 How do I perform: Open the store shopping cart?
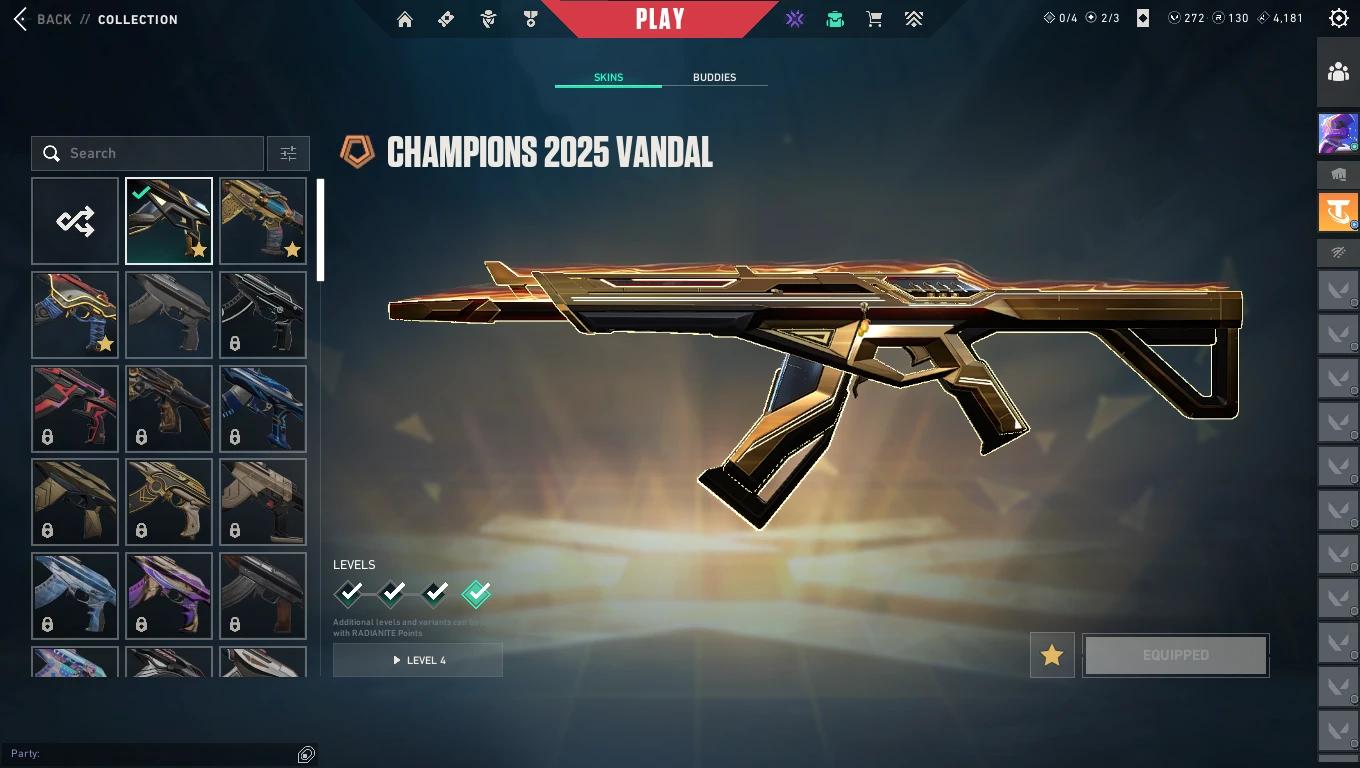[x=874, y=19]
